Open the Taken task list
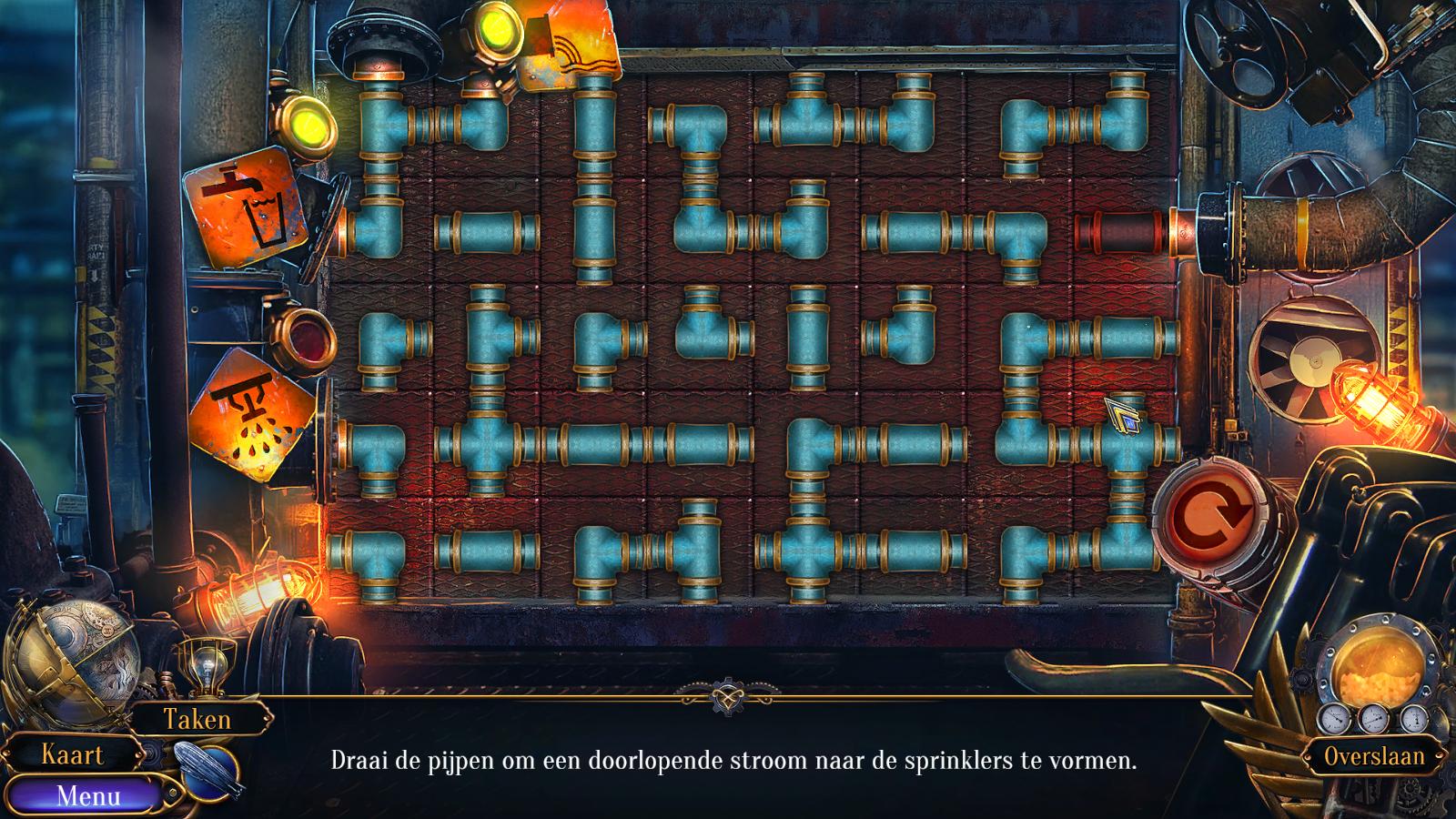This screenshot has height=819, width=1456. click(x=197, y=720)
